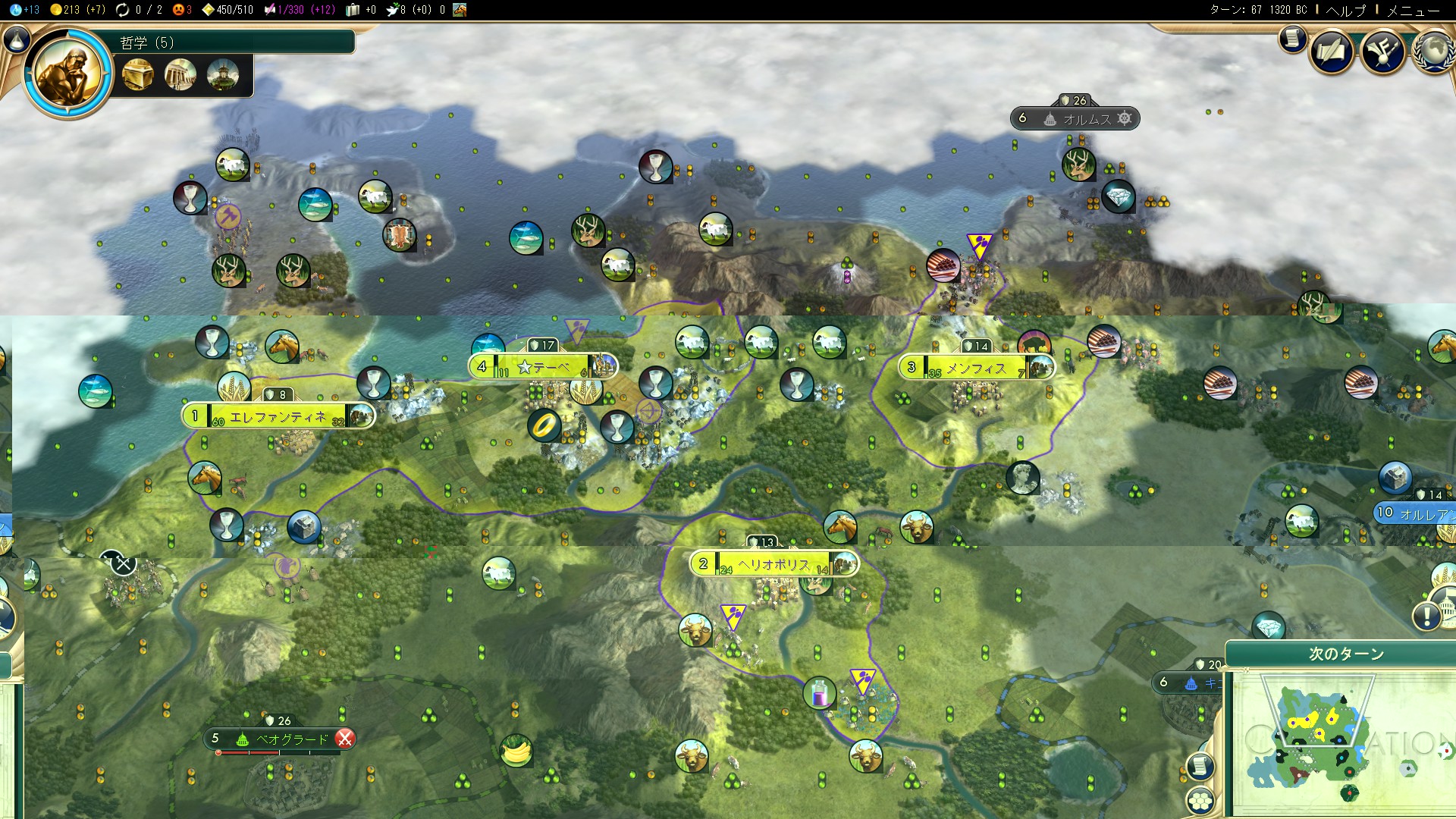The width and height of the screenshot is (1456, 819).
Task: Open the music note and flag advisor button
Action: (x=1382, y=52)
